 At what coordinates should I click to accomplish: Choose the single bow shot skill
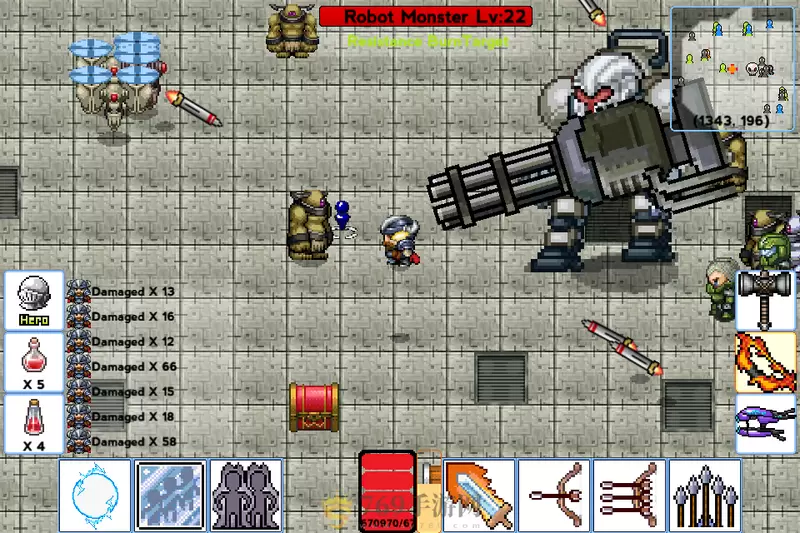click(554, 495)
